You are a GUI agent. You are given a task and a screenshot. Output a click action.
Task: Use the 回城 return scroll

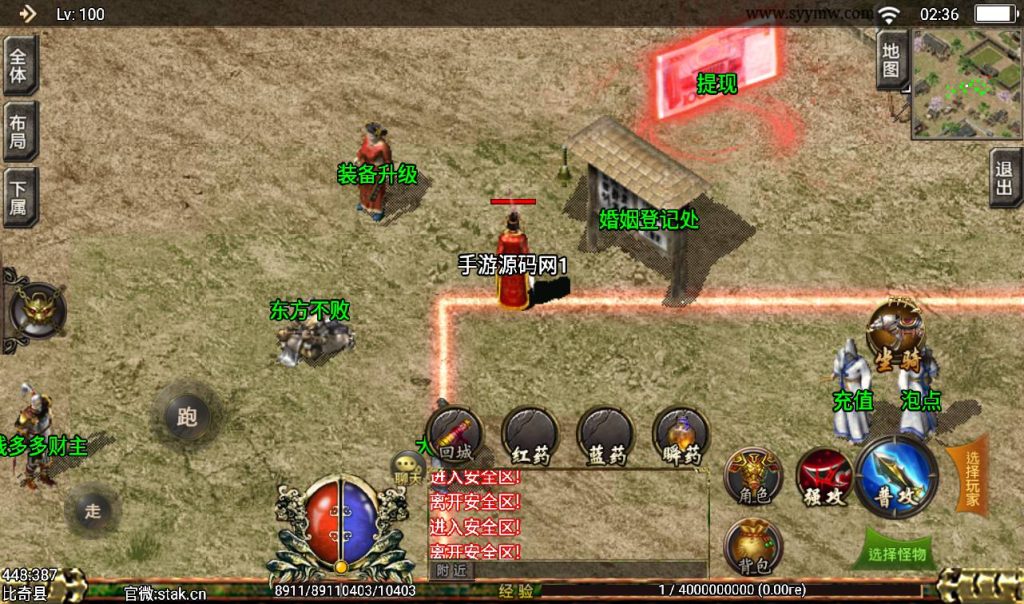[x=455, y=436]
